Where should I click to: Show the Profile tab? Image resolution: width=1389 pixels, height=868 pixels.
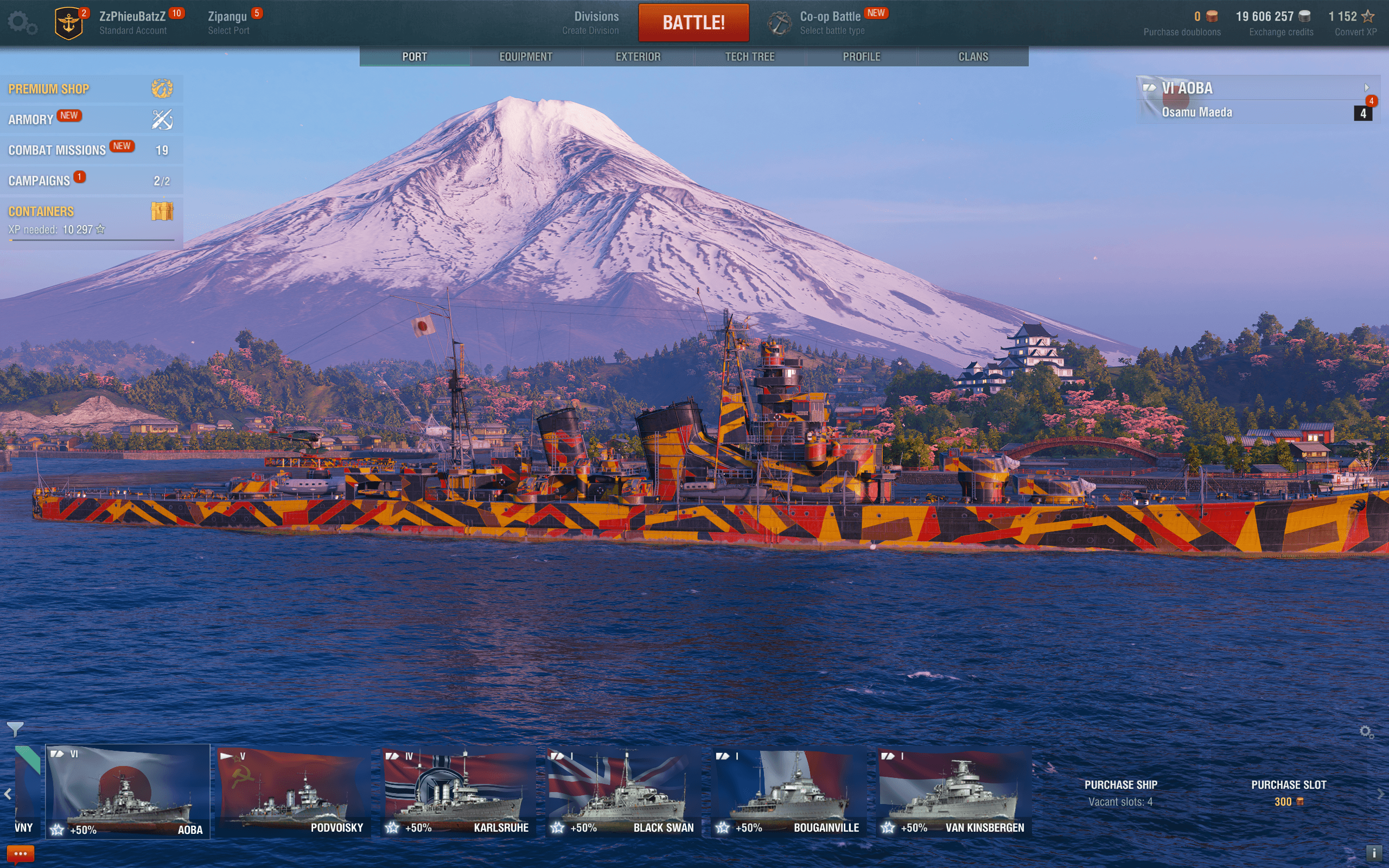pyautogui.click(x=861, y=57)
